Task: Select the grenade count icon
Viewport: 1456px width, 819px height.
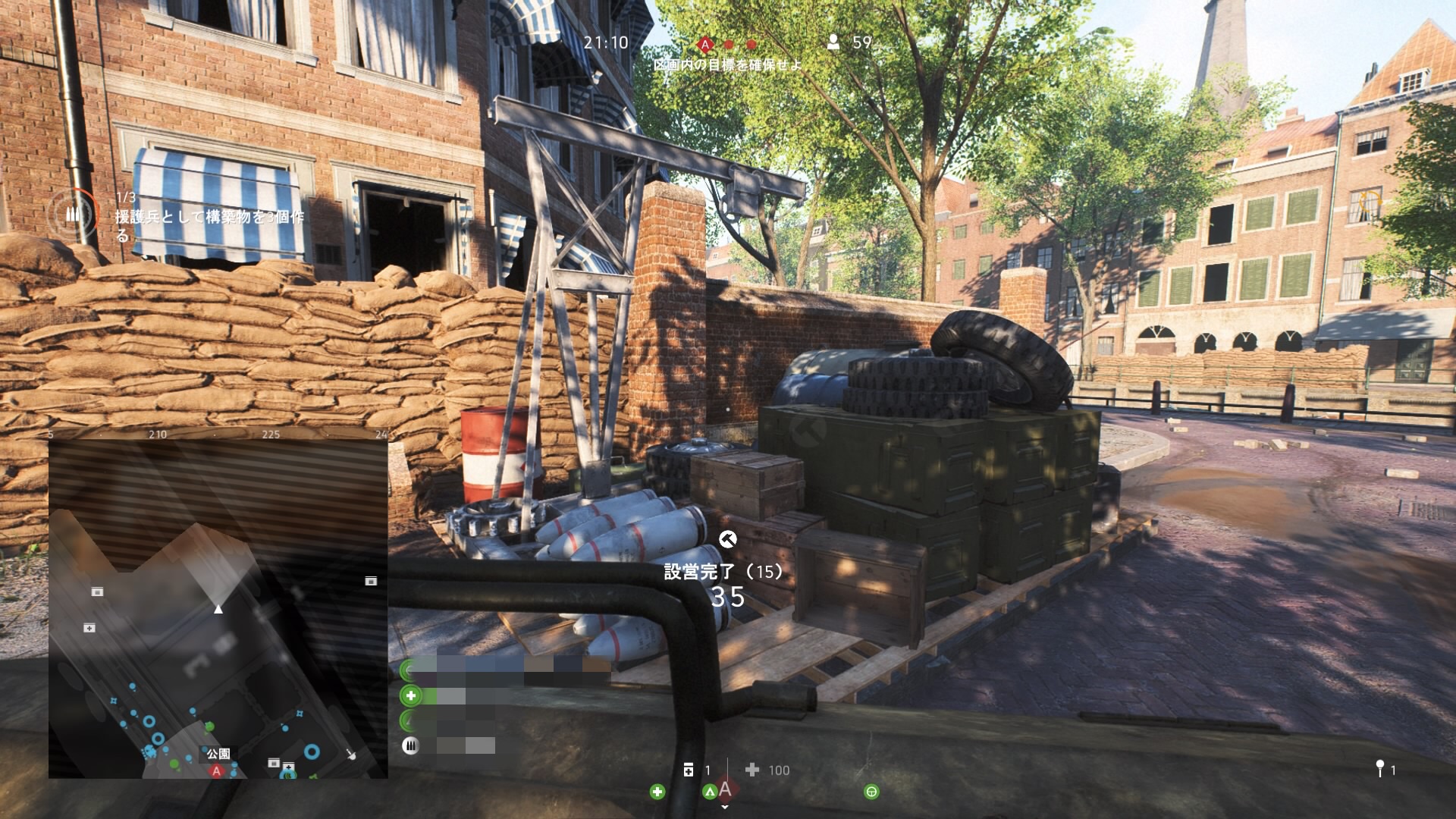Action: [1379, 770]
